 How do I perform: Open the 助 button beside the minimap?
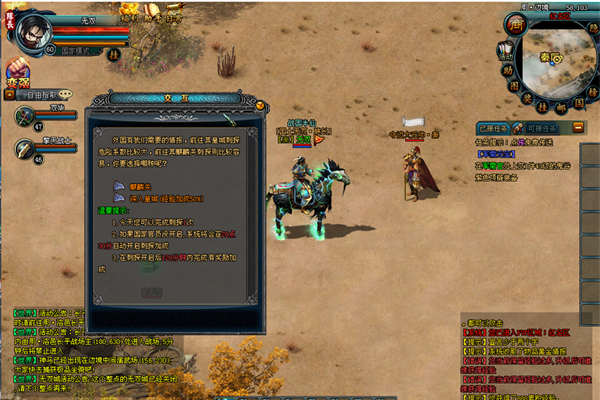tap(507, 70)
